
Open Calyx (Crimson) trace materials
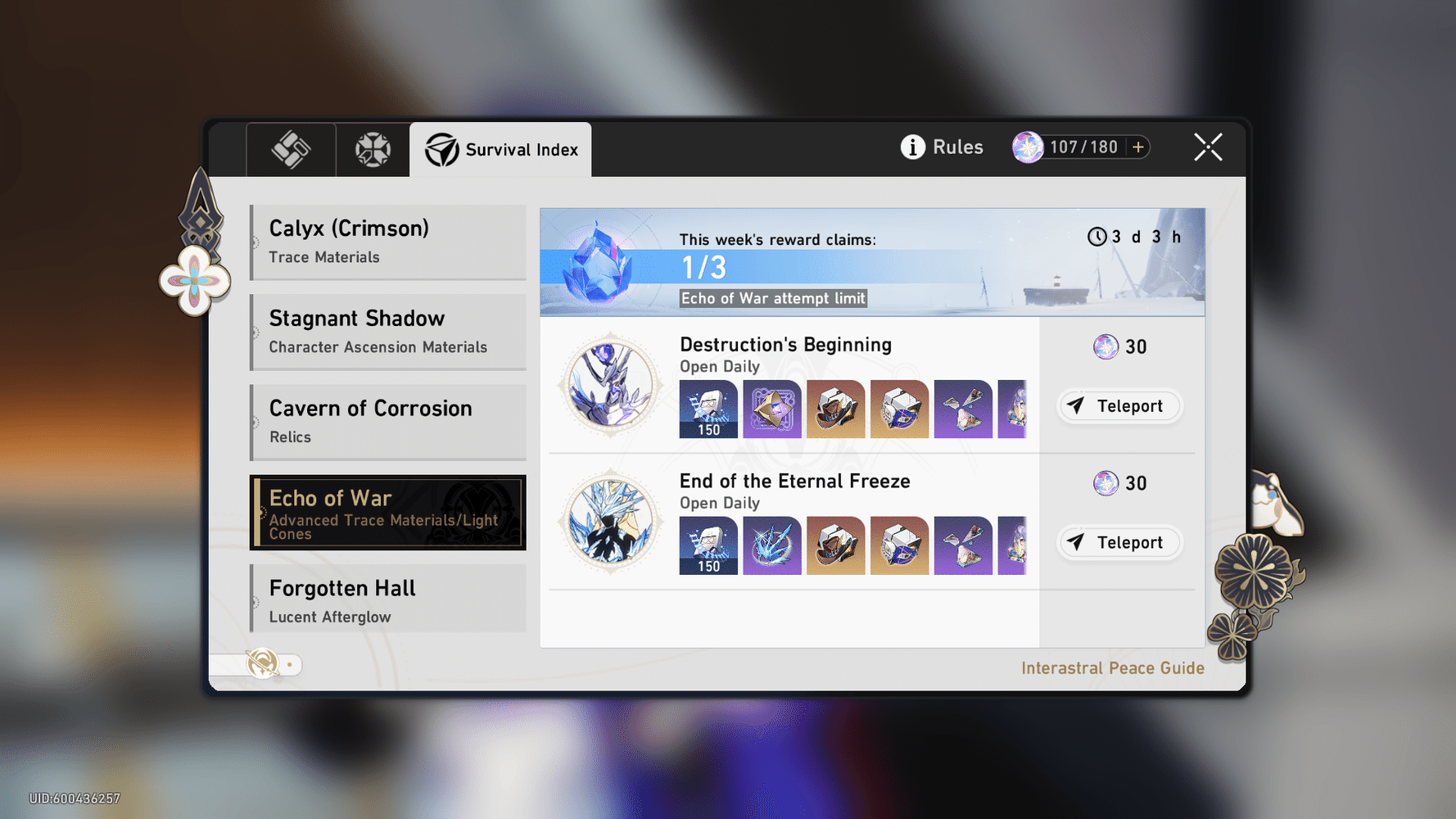click(387, 241)
